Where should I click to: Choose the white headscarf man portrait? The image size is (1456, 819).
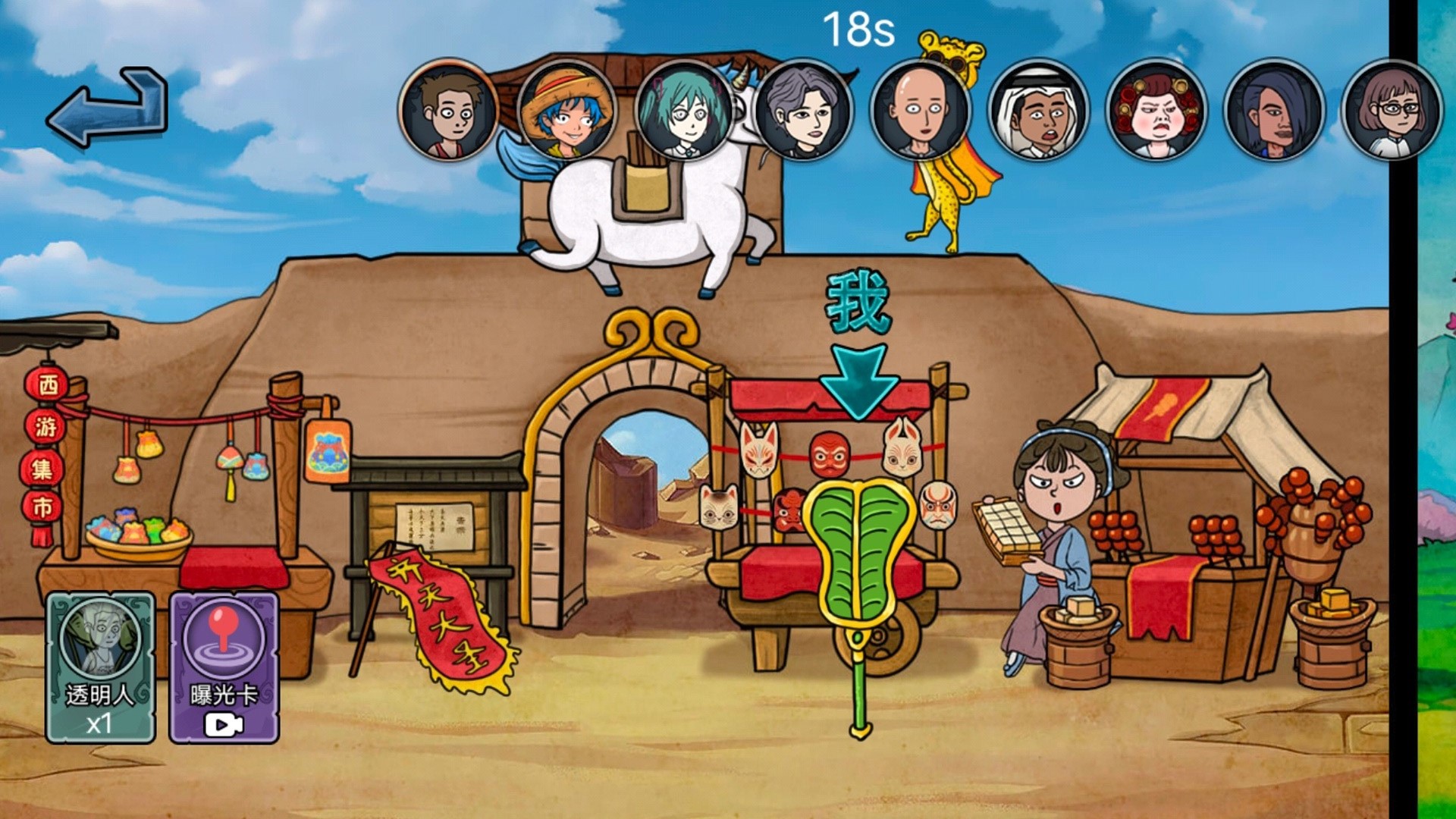click(x=1039, y=110)
